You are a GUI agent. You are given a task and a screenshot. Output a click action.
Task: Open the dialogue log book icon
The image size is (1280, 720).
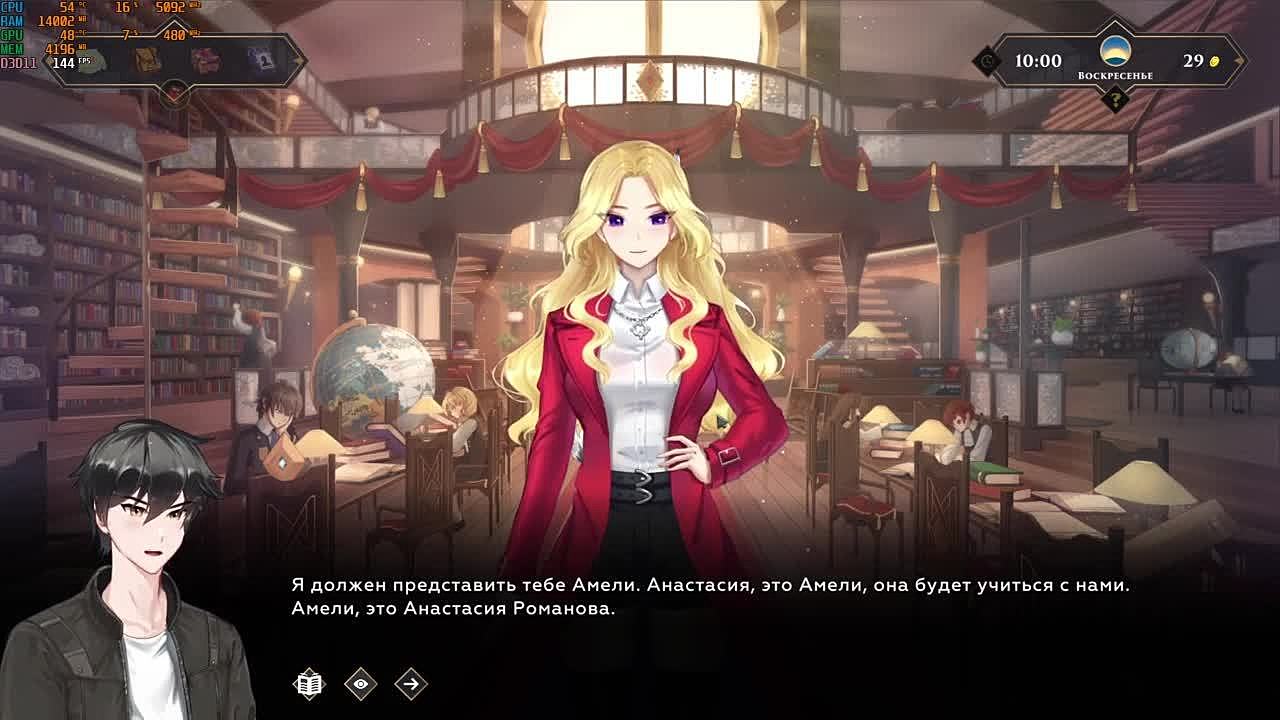[310, 684]
